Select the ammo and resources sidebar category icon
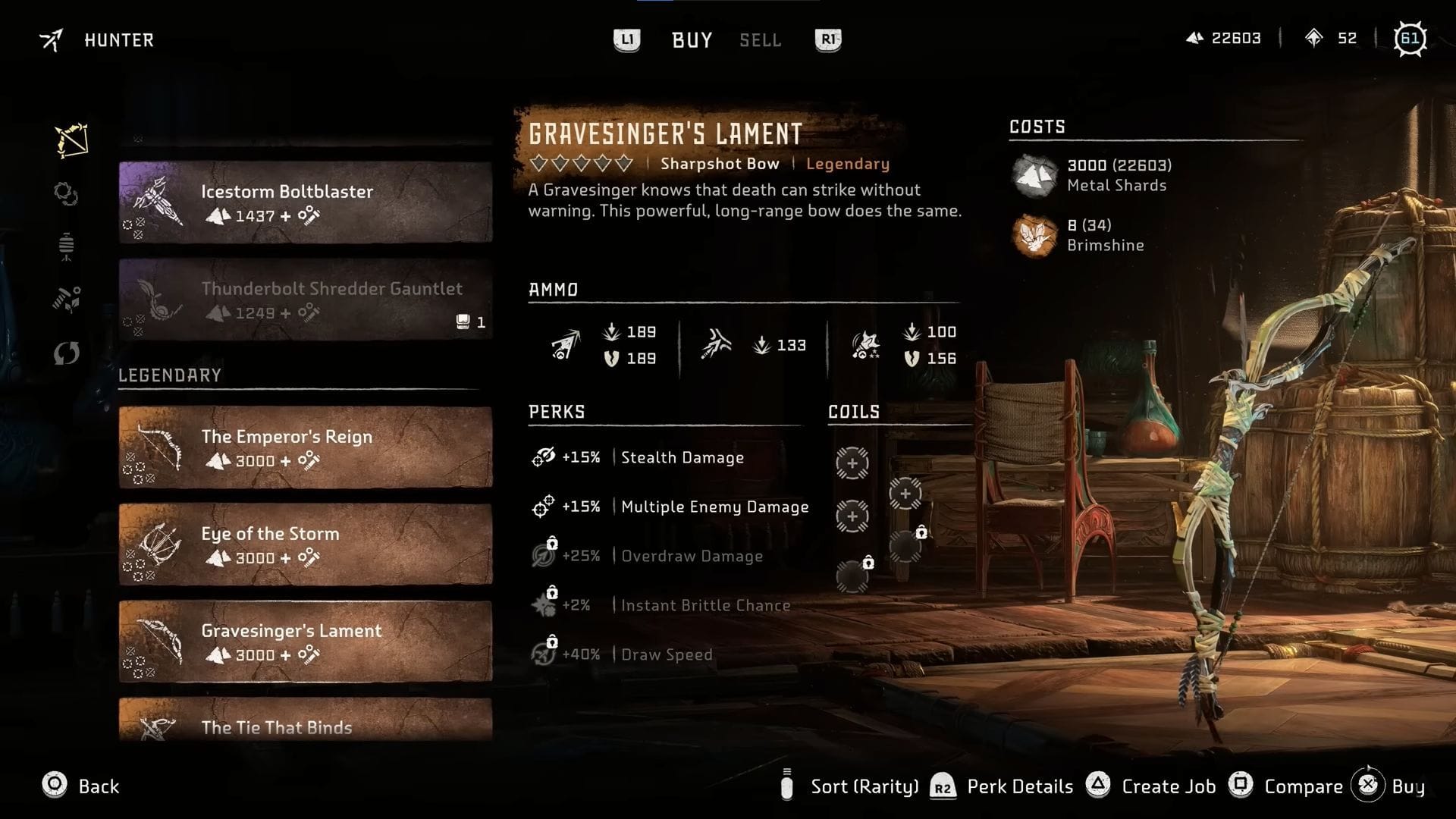1456x819 pixels. coord(67,299)
